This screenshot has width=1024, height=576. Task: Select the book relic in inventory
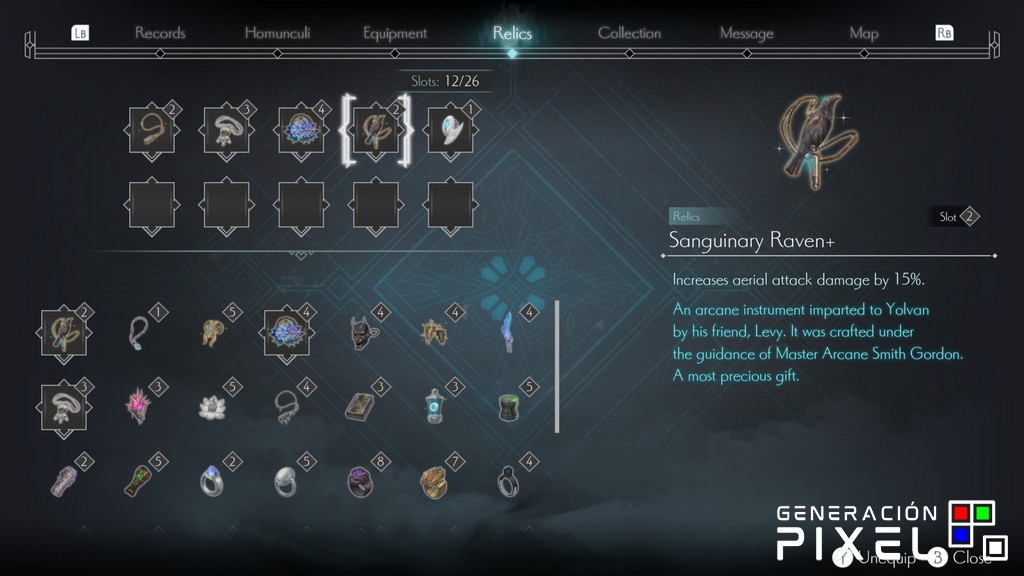pyautogui.click(x=360, y=406)
